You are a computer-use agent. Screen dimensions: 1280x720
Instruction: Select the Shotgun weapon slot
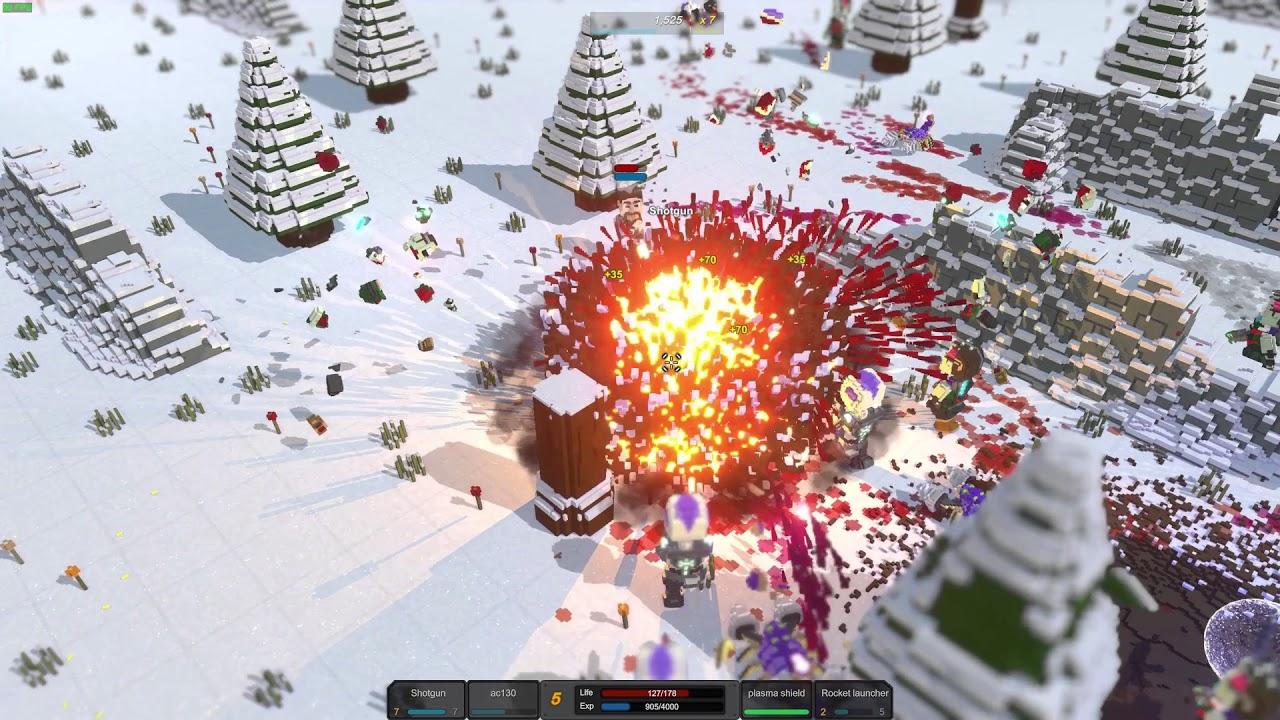click(426, 700)
